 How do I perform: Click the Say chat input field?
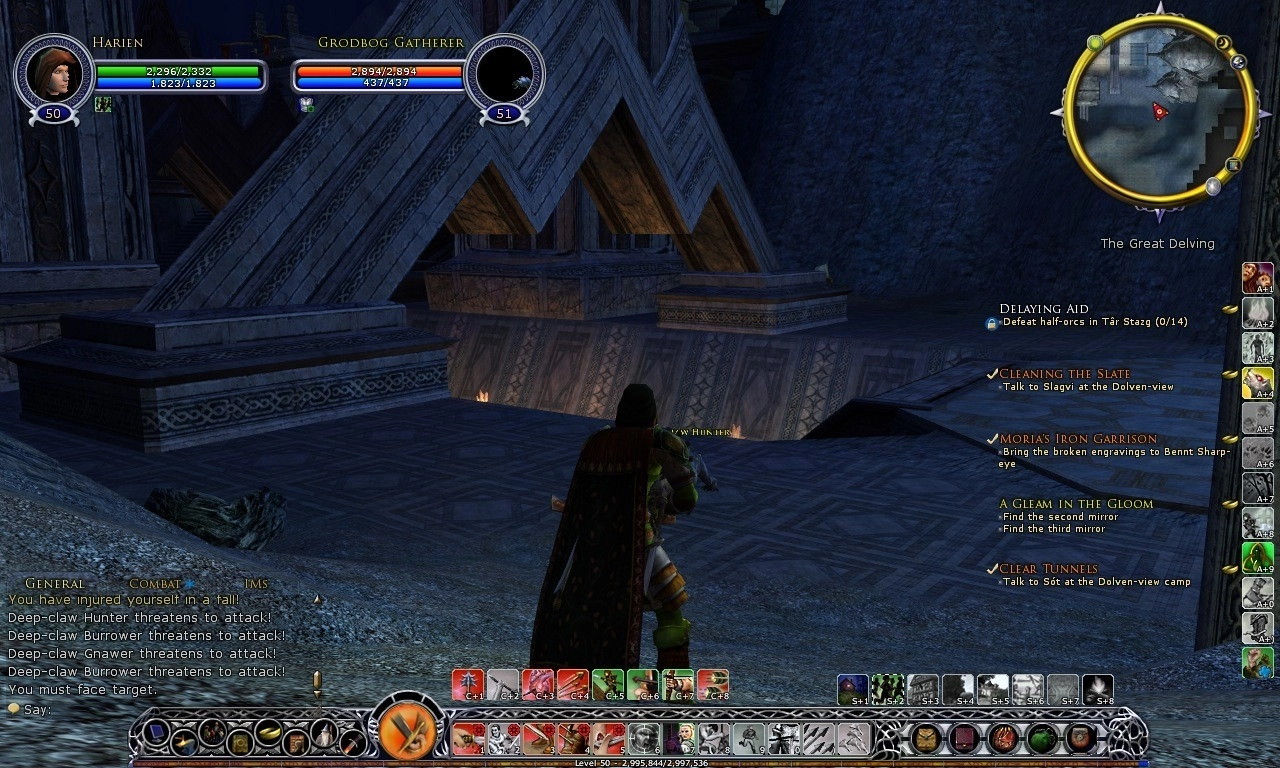(150, 710)
